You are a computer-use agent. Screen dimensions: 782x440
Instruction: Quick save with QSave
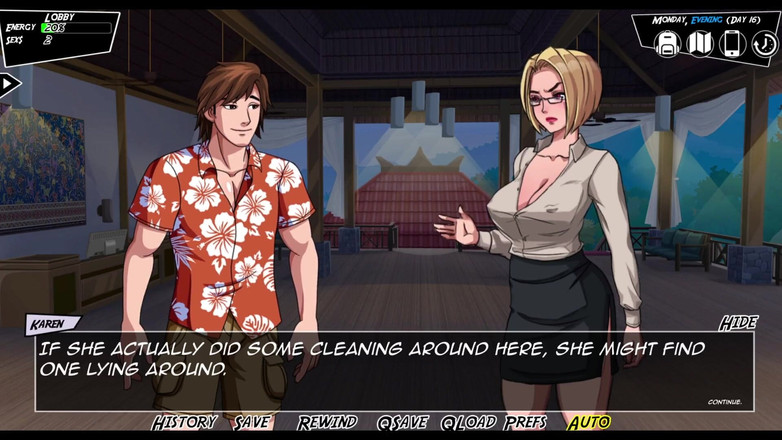pos(402,423)
